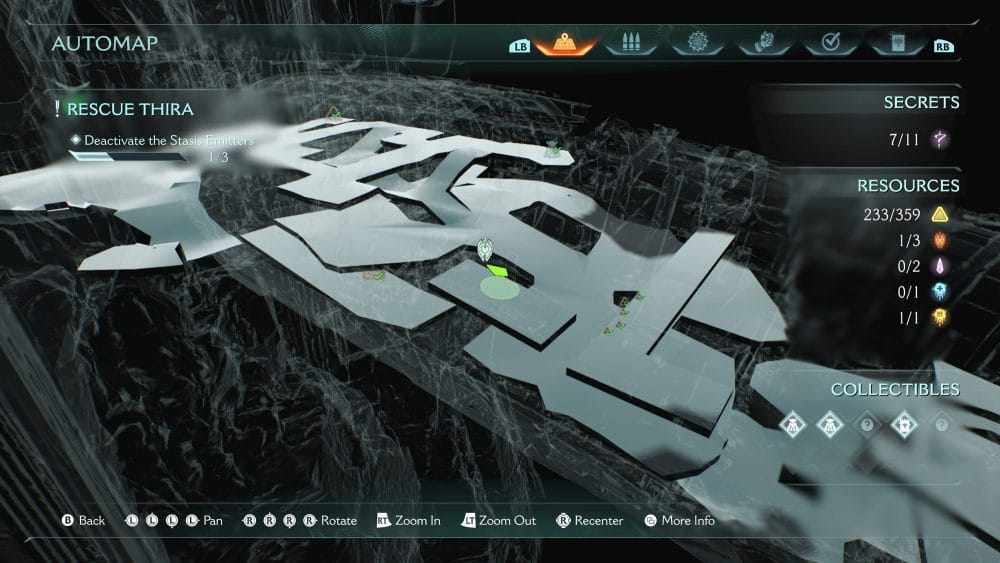Select the Automap tab with map pin icon

pyautogui.click(x=565, y=44)
